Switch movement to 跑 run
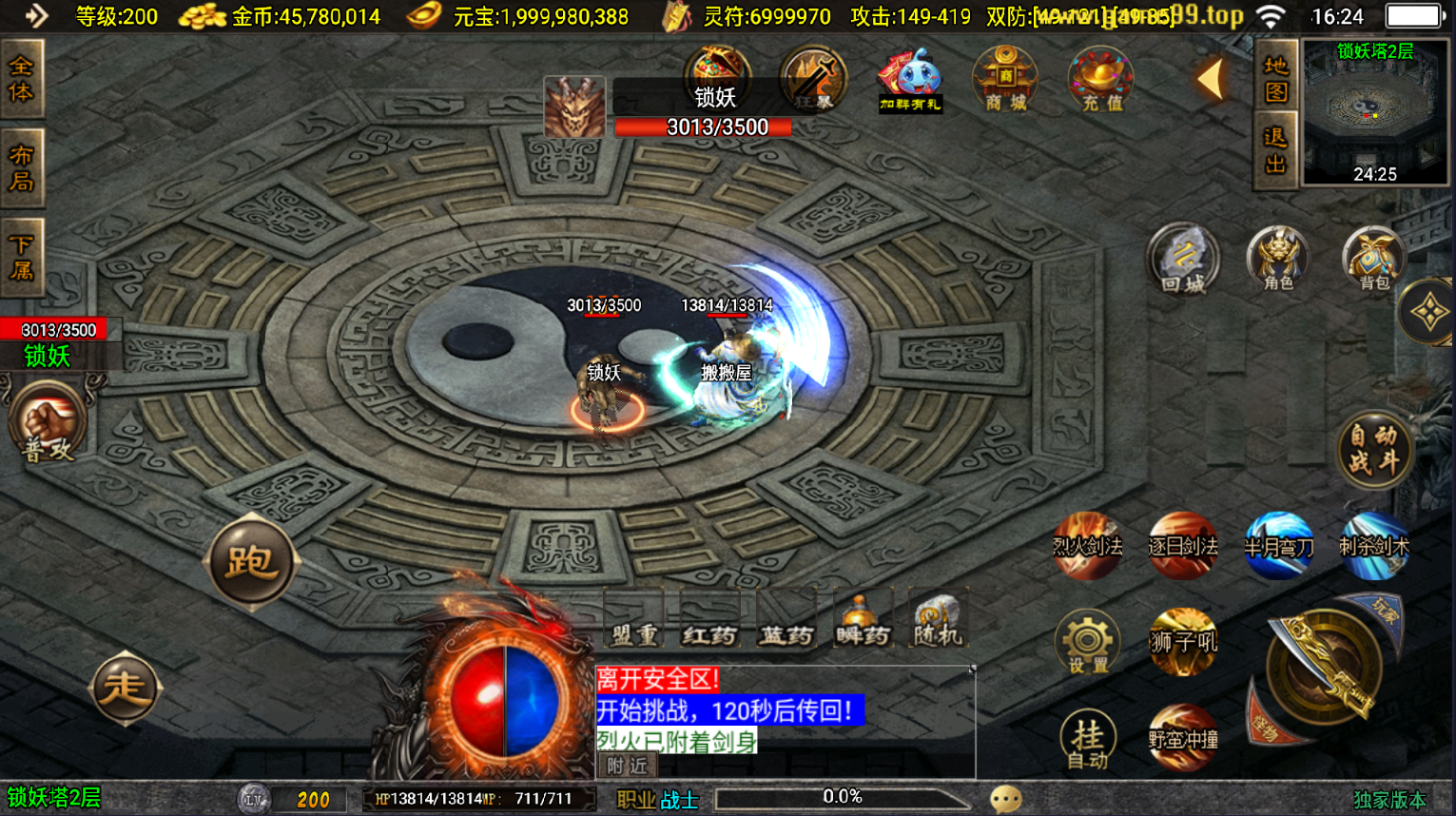1456x816 pixels. [251, 562]
